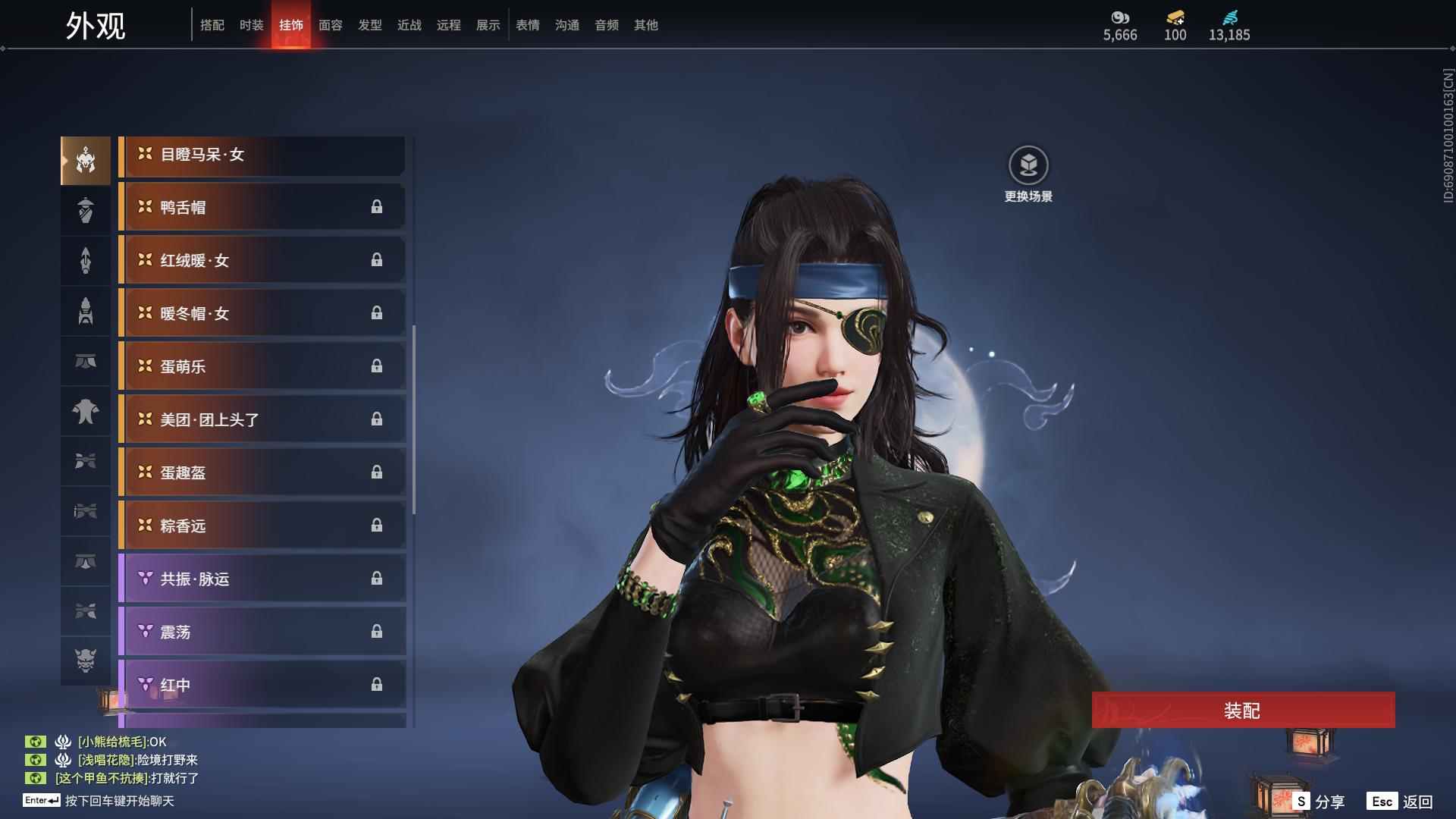1456x819 pixels.
Task: Select the purple 共振·脉运 accessory
Action: [262, 579]
